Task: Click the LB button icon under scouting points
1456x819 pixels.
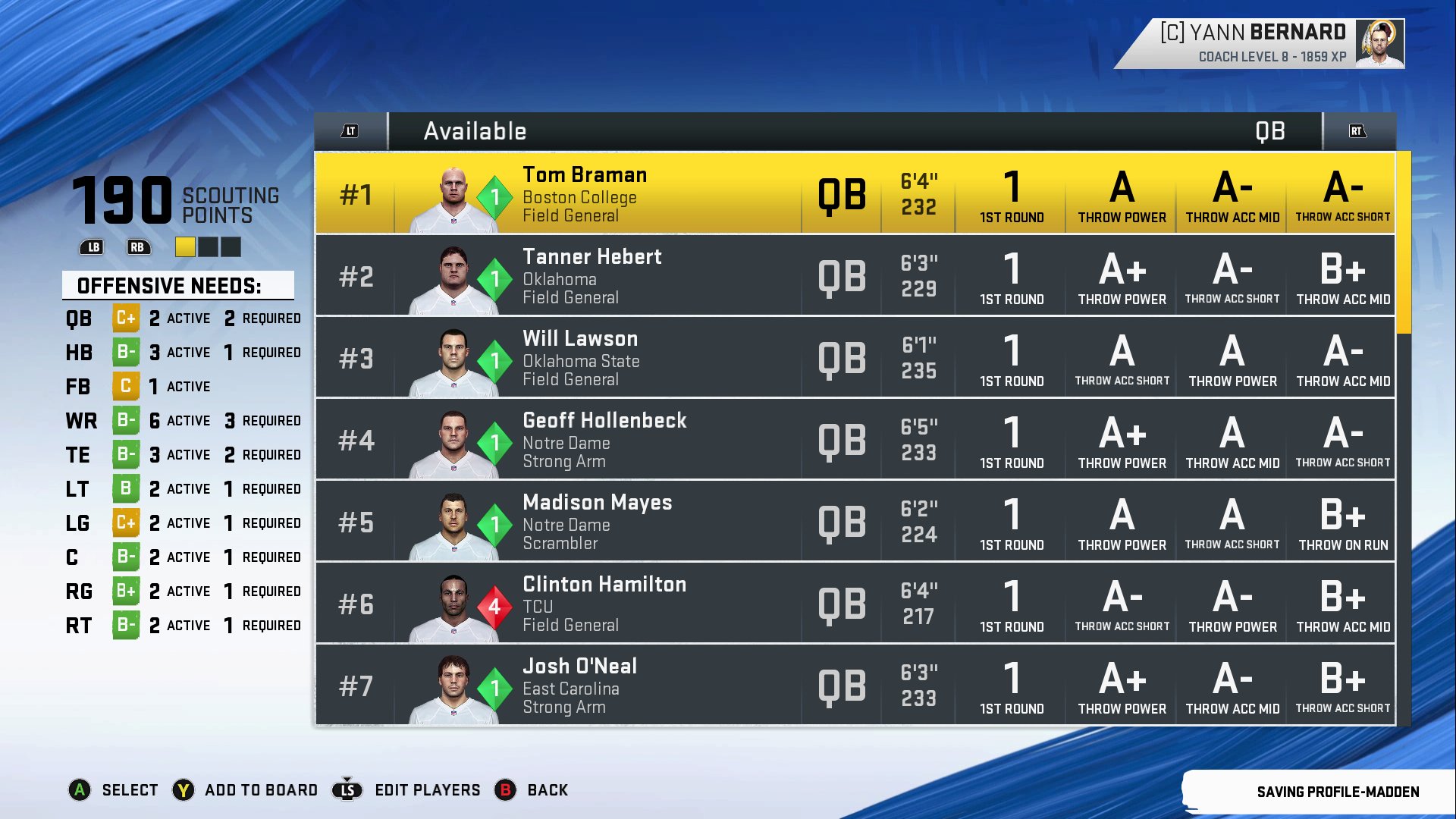Action: click(x=92, y=246)
